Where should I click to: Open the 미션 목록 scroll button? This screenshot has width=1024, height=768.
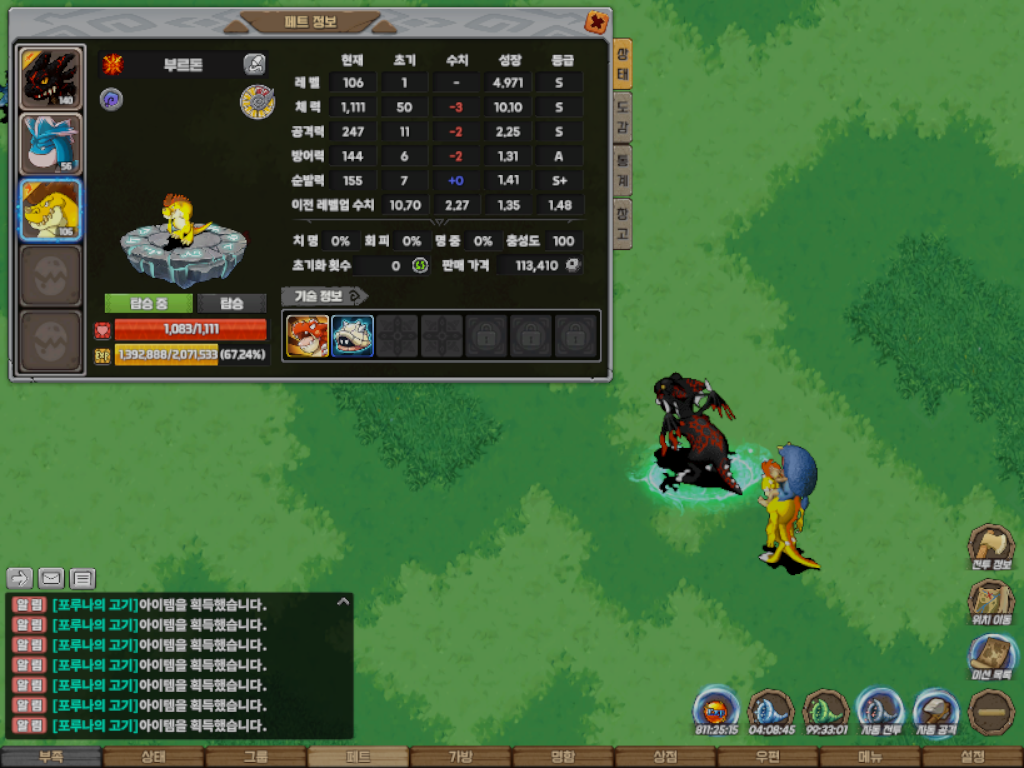[x=990, y=658]
